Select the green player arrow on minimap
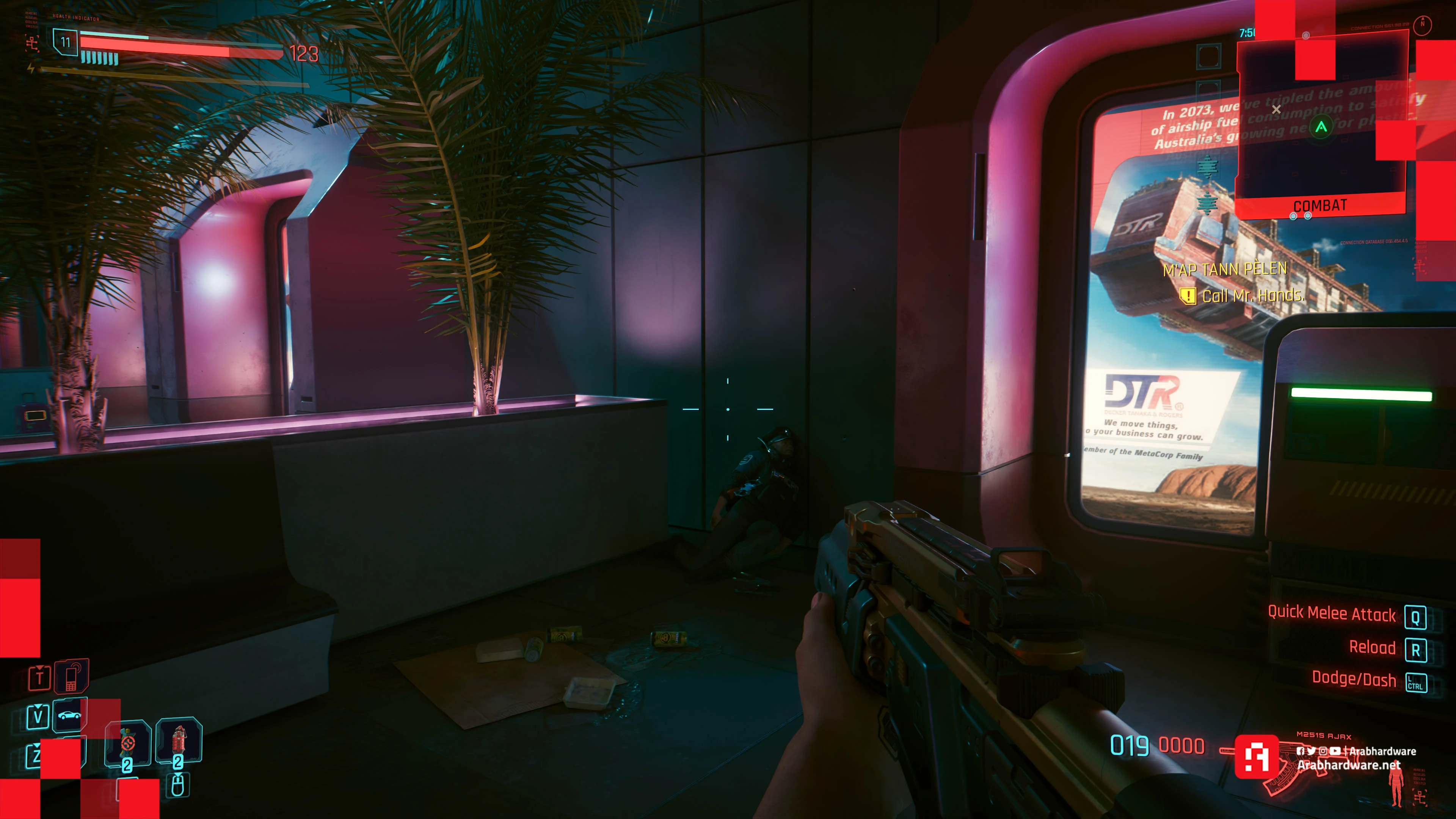Screen dimensions: 1456x819 1321,127
